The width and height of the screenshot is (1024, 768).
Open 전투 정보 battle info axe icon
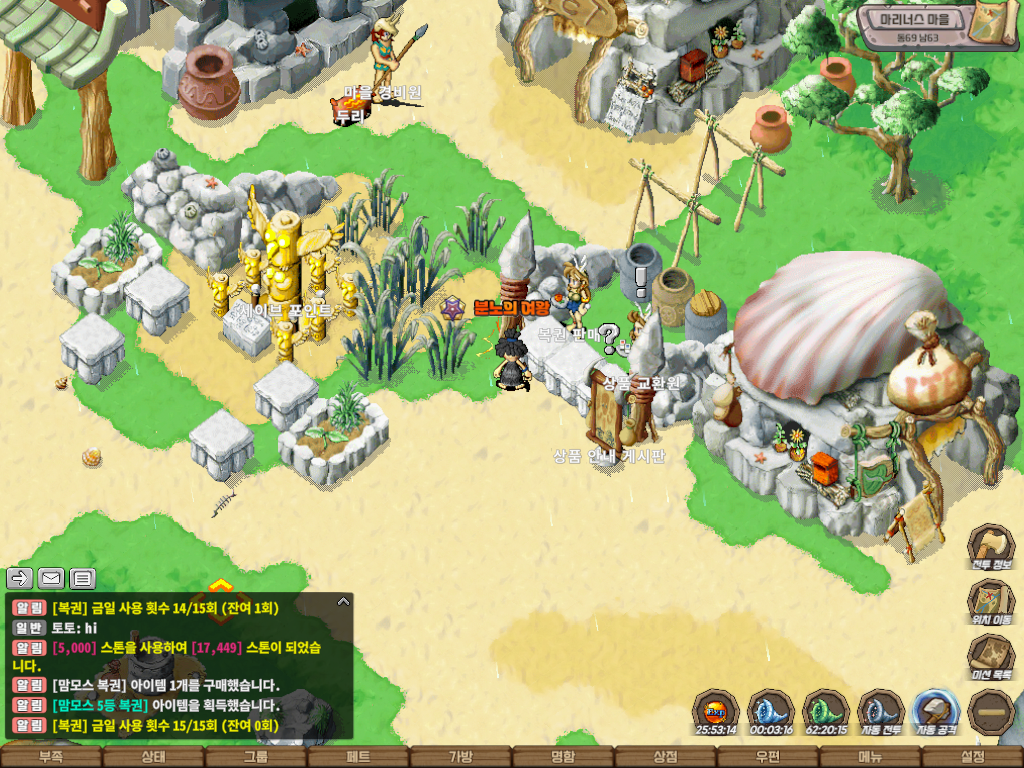(x=991, y=548)
